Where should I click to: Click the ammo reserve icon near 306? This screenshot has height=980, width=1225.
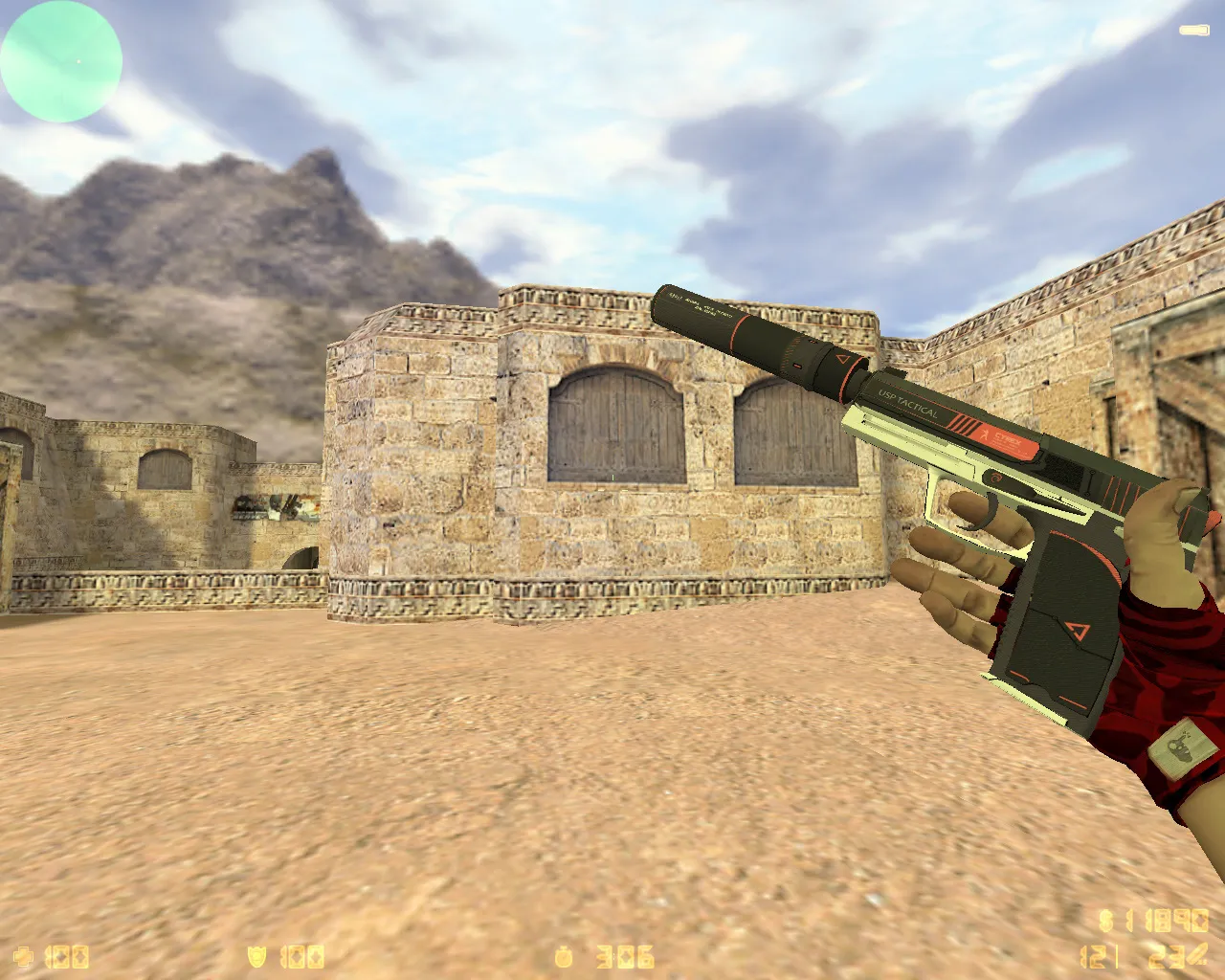click(x=564, y=955)
